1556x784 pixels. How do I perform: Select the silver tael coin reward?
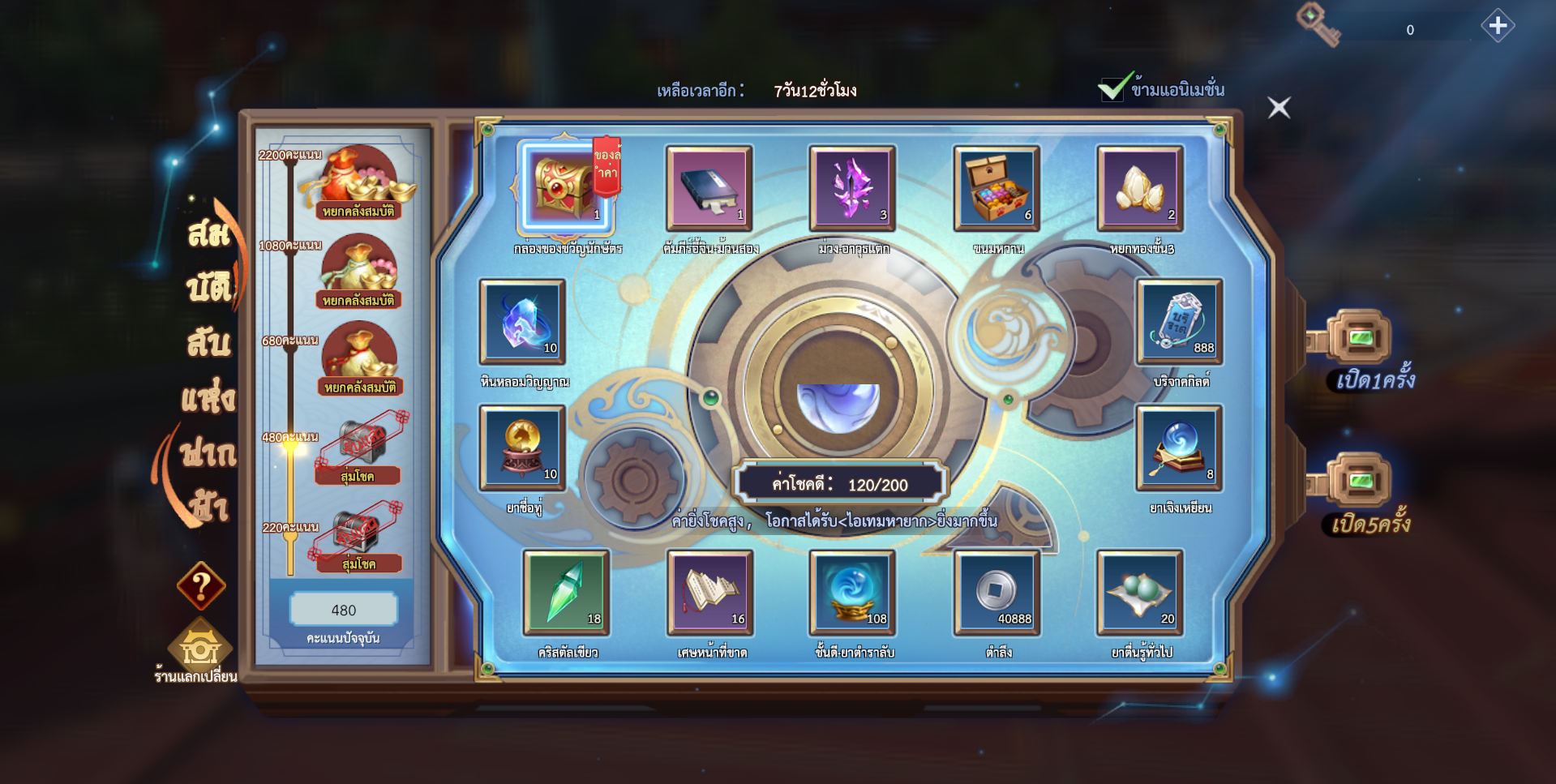pos(997,592)
